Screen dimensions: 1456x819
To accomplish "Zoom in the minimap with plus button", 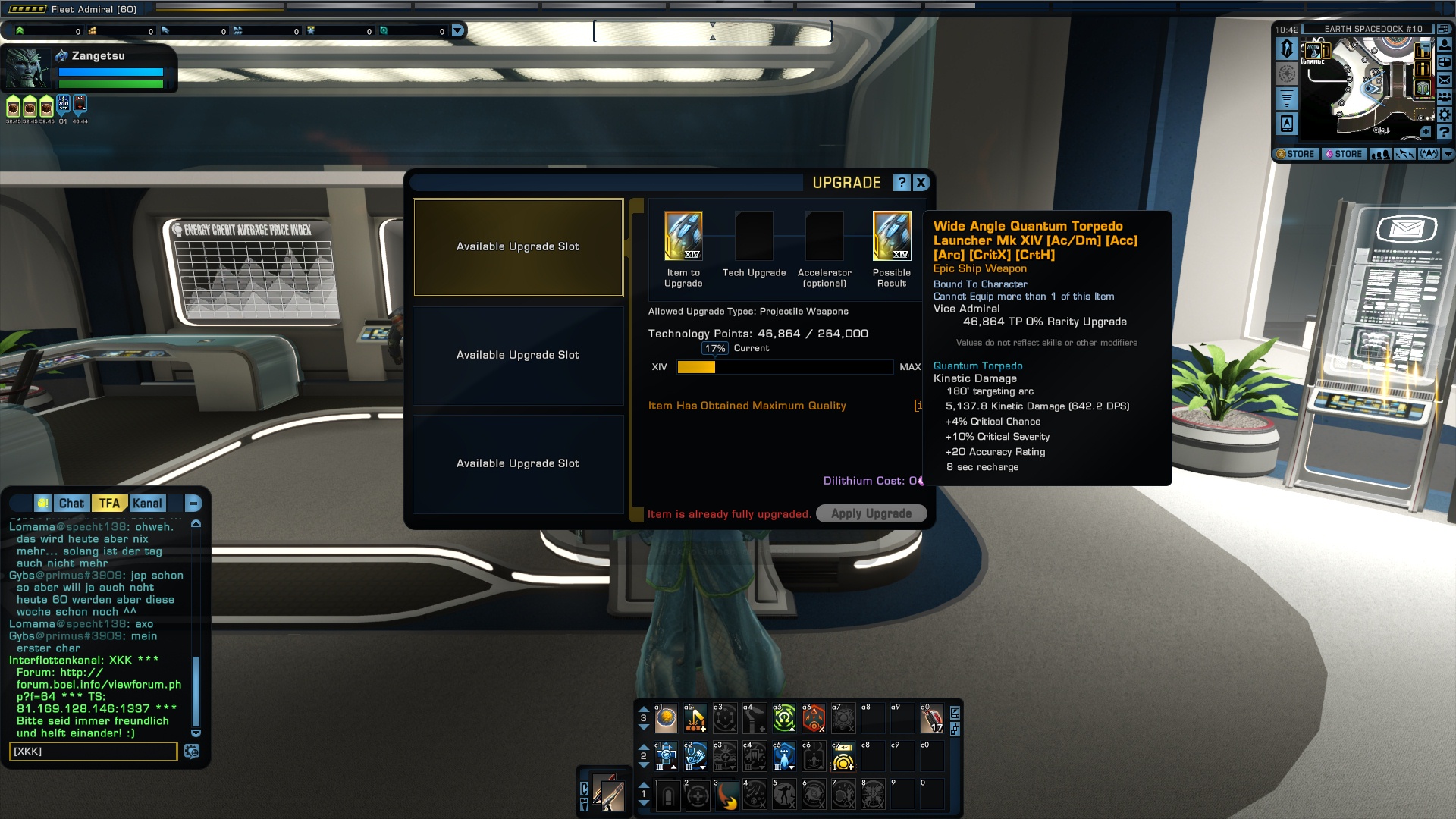I will click(x=1426, y=132).
